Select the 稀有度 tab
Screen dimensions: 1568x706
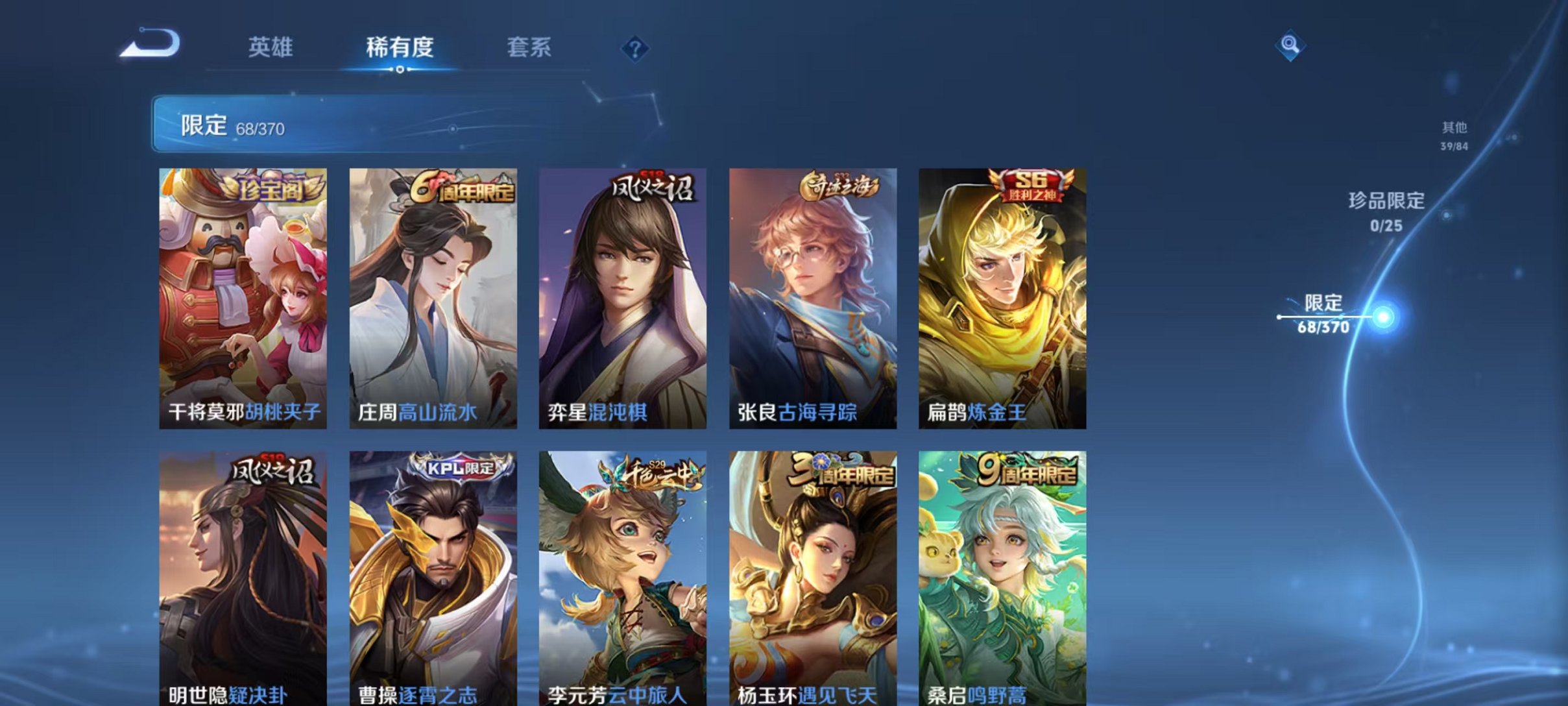[x=400, y=48]
